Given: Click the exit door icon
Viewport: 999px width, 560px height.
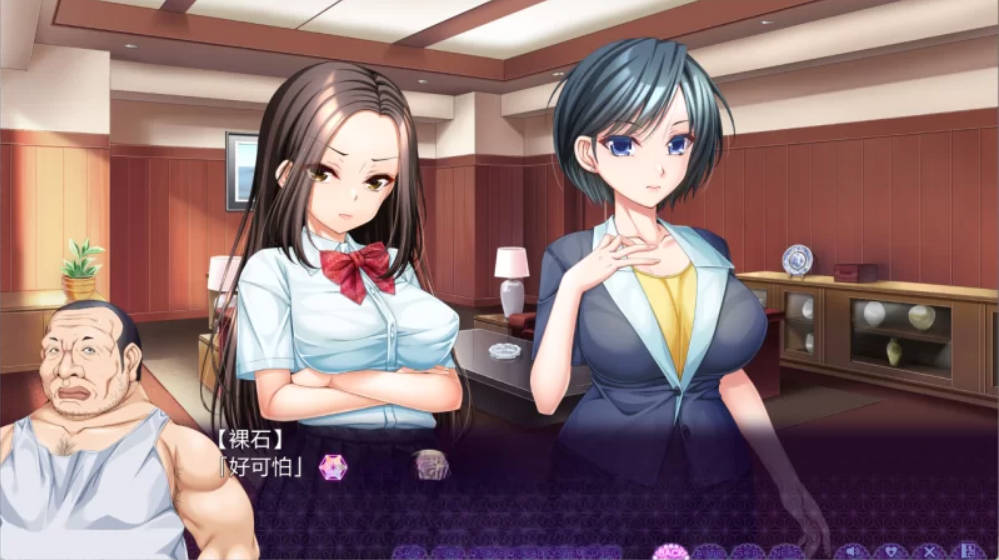Looking at the screenshot, I should [967, 551].
